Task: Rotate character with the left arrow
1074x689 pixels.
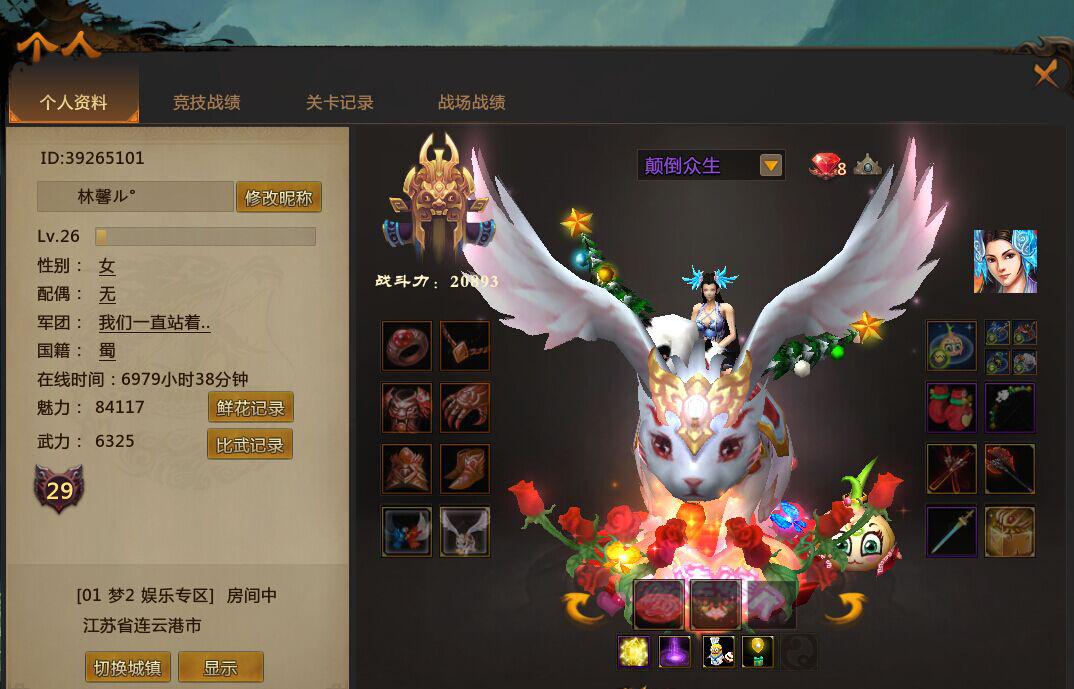Action: point(586,606)
